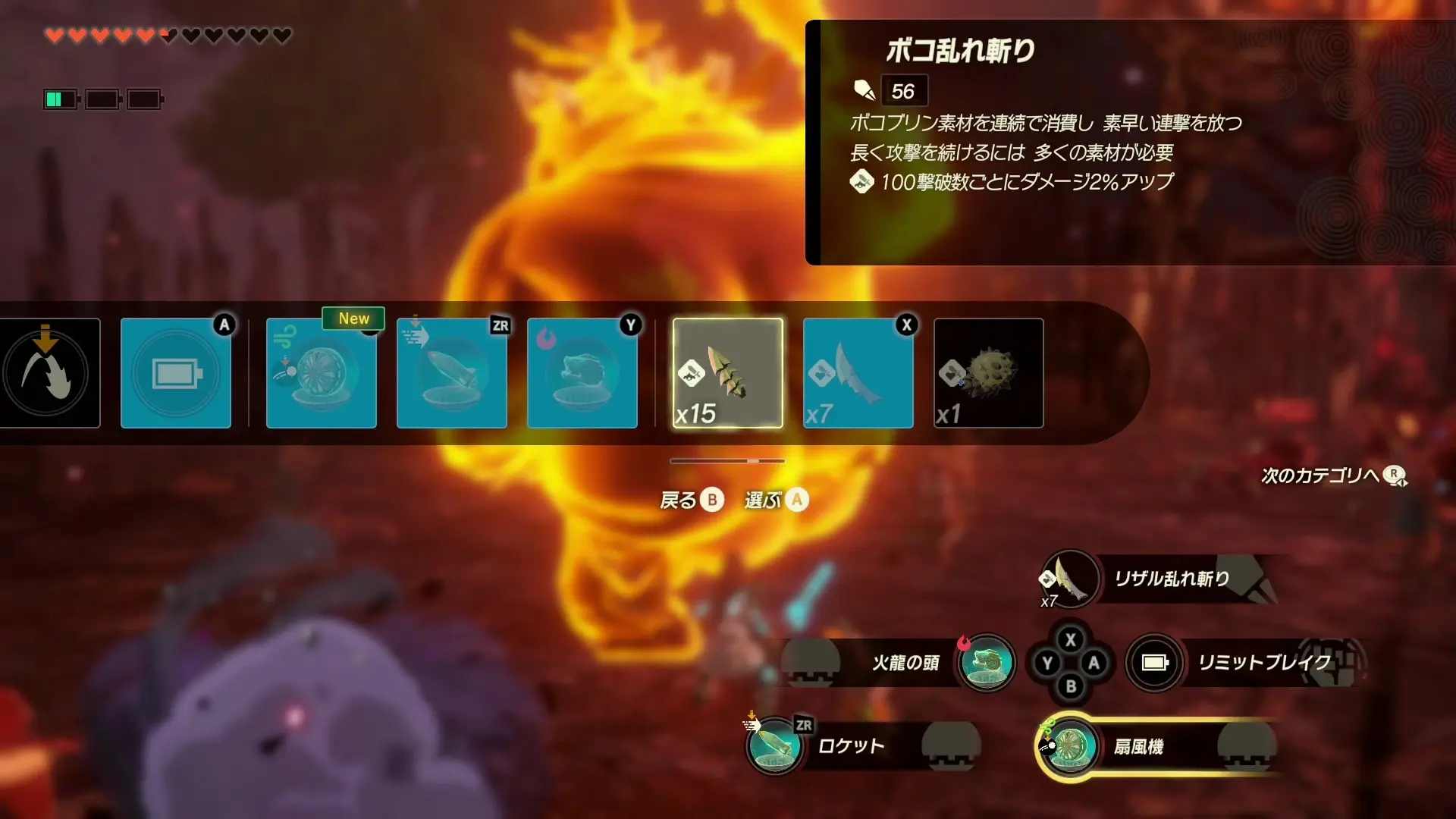This screenshot has width=1456, height=819.
Task: Open the 扇風機 fan ability with New badge
Action: (x=322, y=373)
